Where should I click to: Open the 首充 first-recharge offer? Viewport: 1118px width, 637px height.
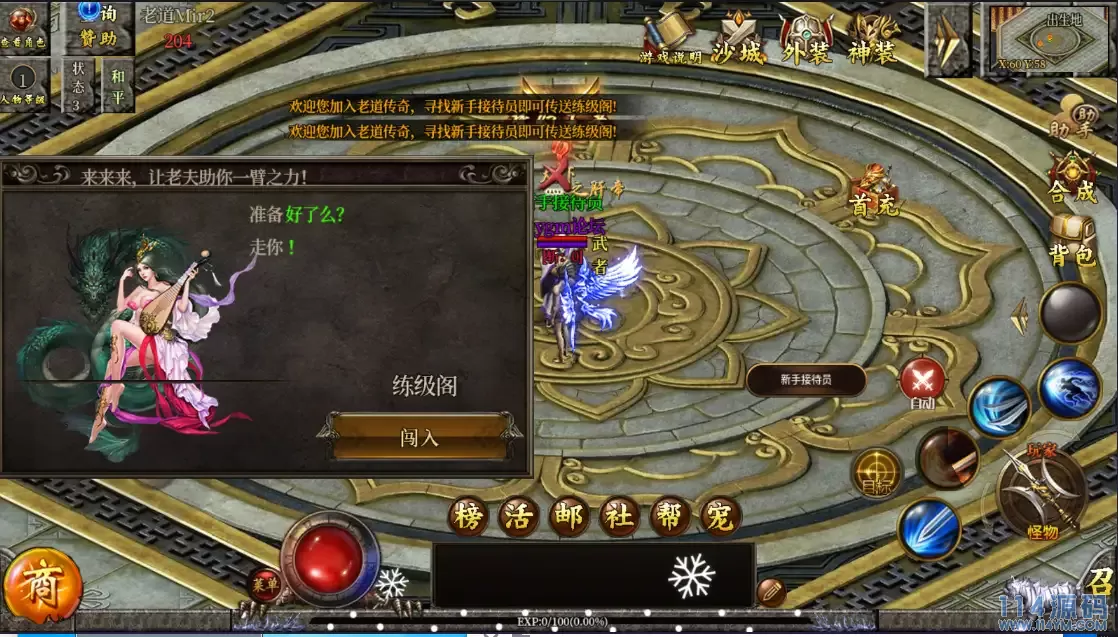(872, 192)
